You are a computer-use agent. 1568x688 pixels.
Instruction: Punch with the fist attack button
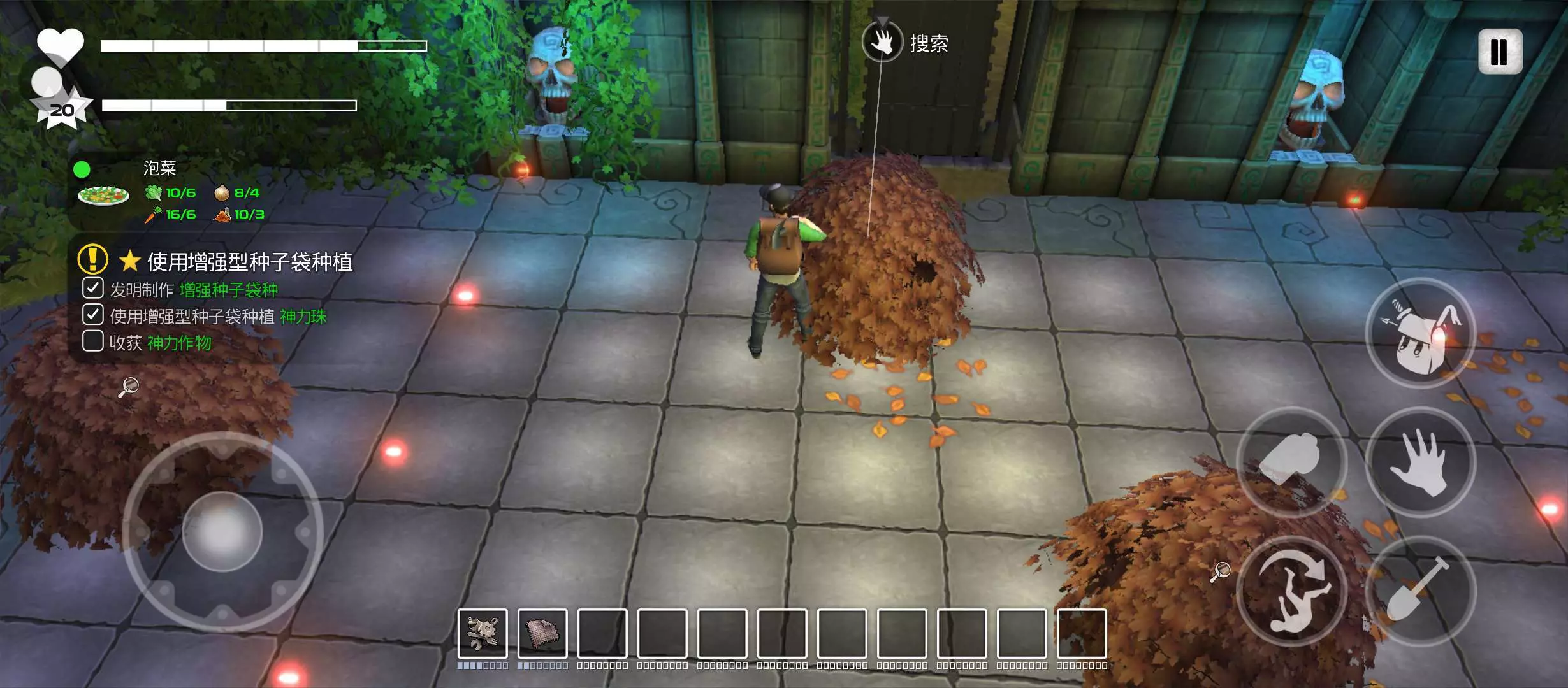pos(1291,462)
